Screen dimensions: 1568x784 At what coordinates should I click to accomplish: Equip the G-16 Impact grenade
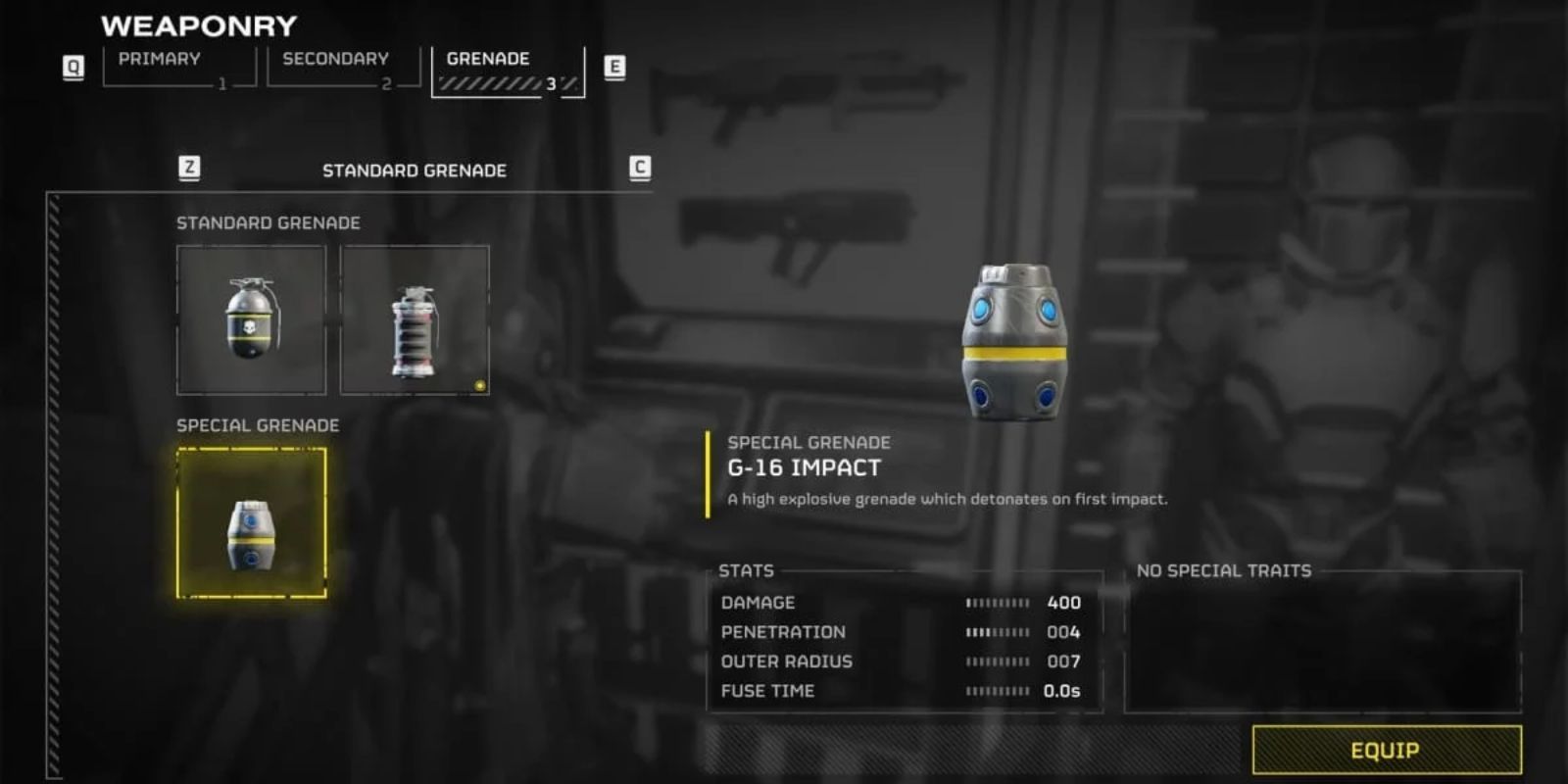(x=1386, y=751)
